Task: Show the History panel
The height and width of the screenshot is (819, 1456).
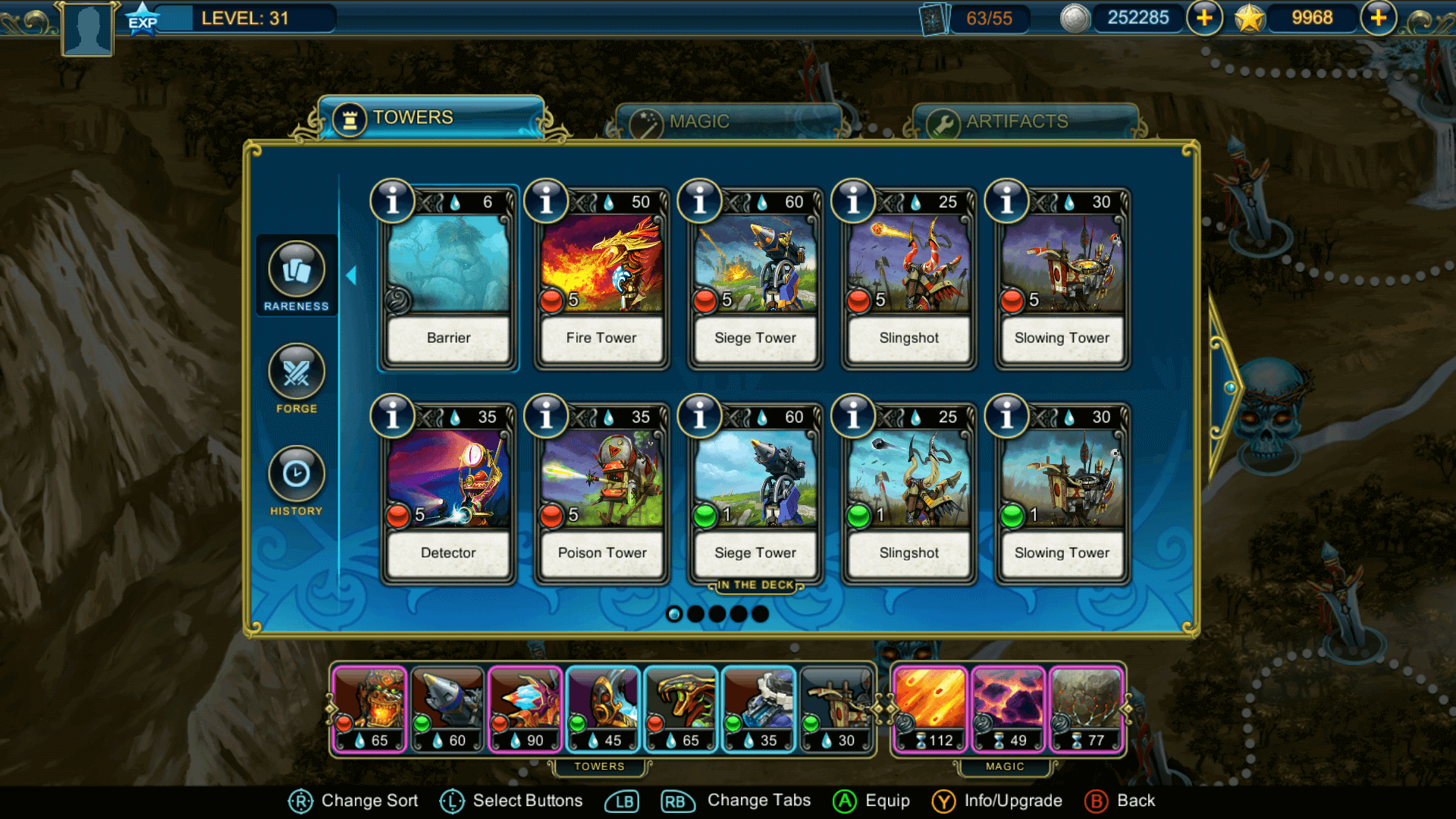Action: click(x=297, y=481)
